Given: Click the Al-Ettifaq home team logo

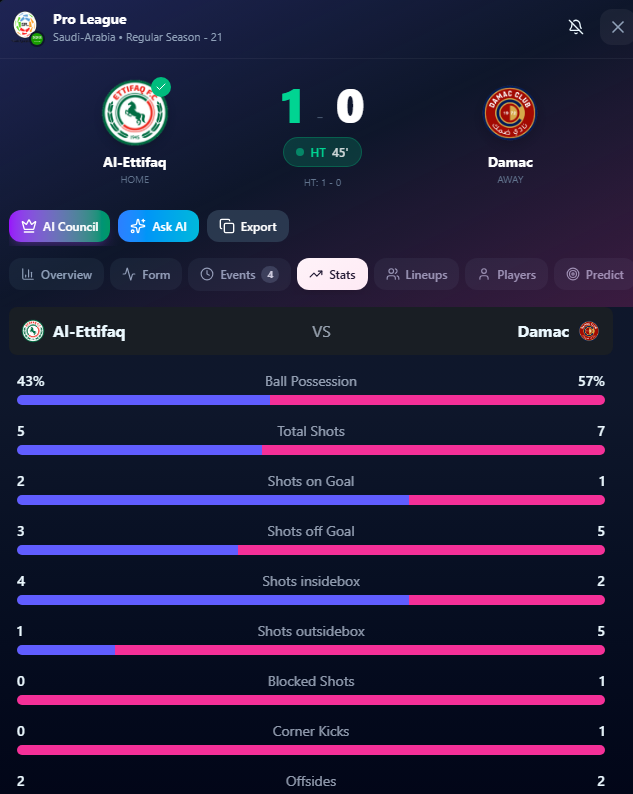Looking at the screenshot, I should click(x=134, y=114).
